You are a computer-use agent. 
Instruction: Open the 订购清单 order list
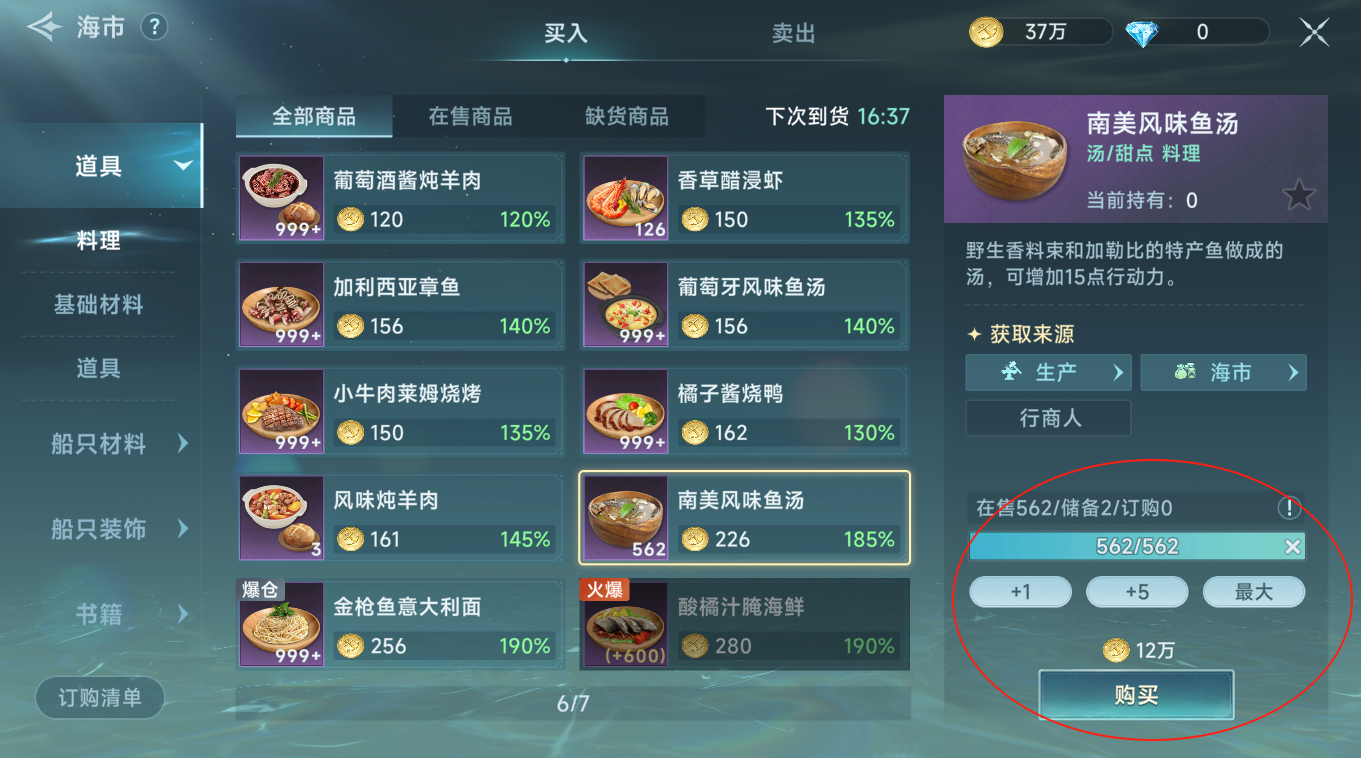tap(99, 698)
